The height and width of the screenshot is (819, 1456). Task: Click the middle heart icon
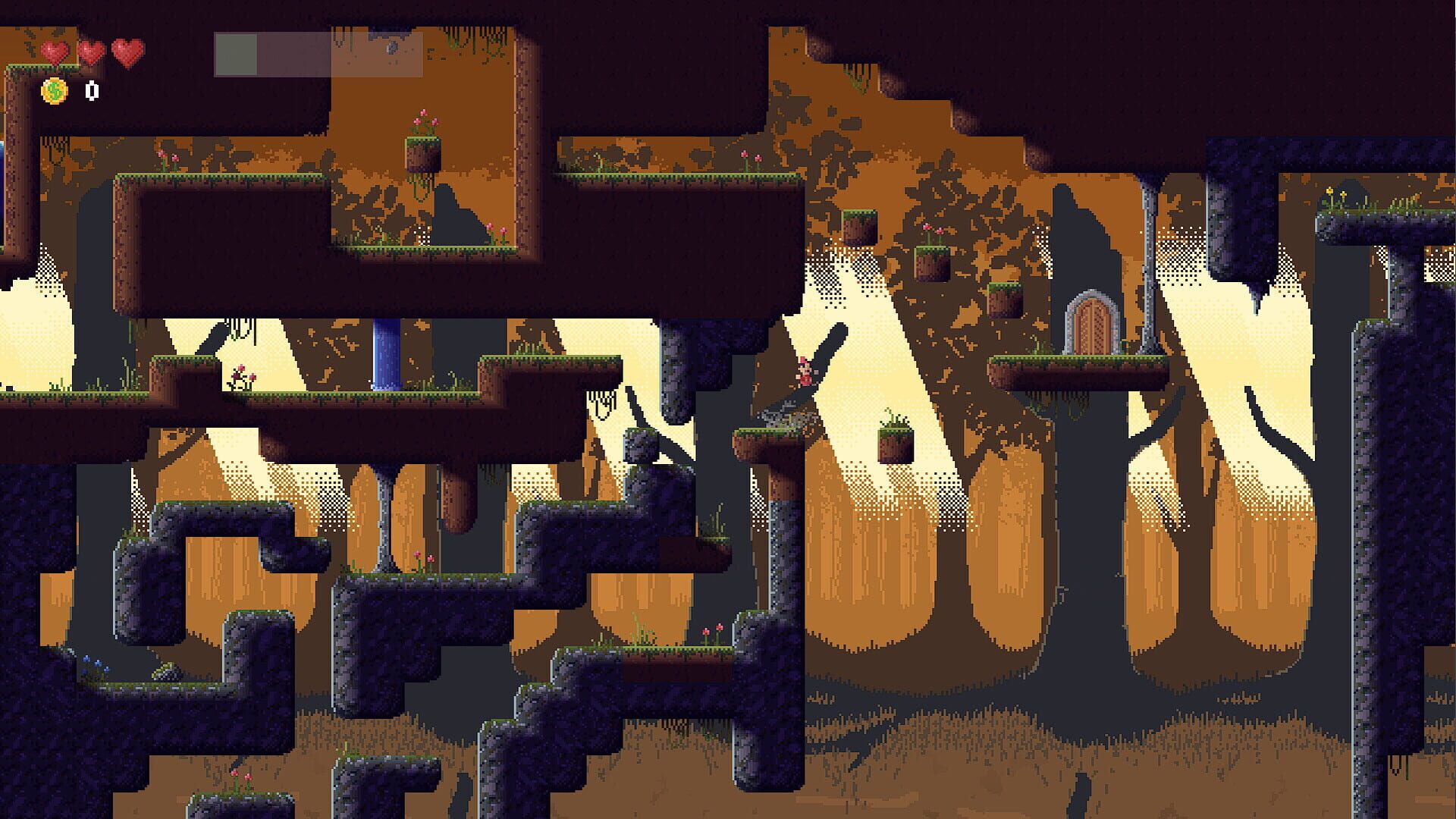91,52
